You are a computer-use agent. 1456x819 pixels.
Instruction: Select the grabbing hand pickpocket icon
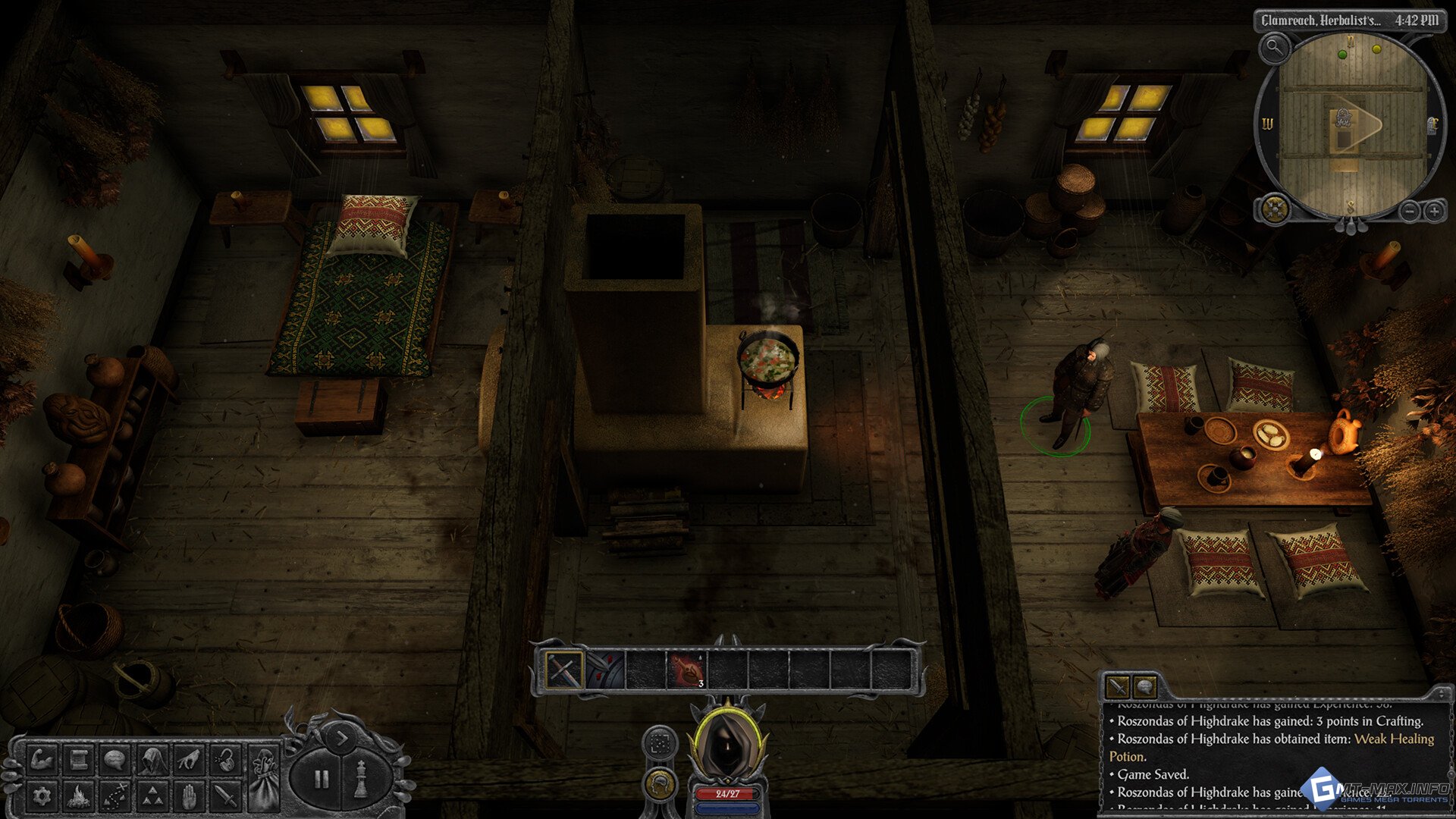click(190, 759)
